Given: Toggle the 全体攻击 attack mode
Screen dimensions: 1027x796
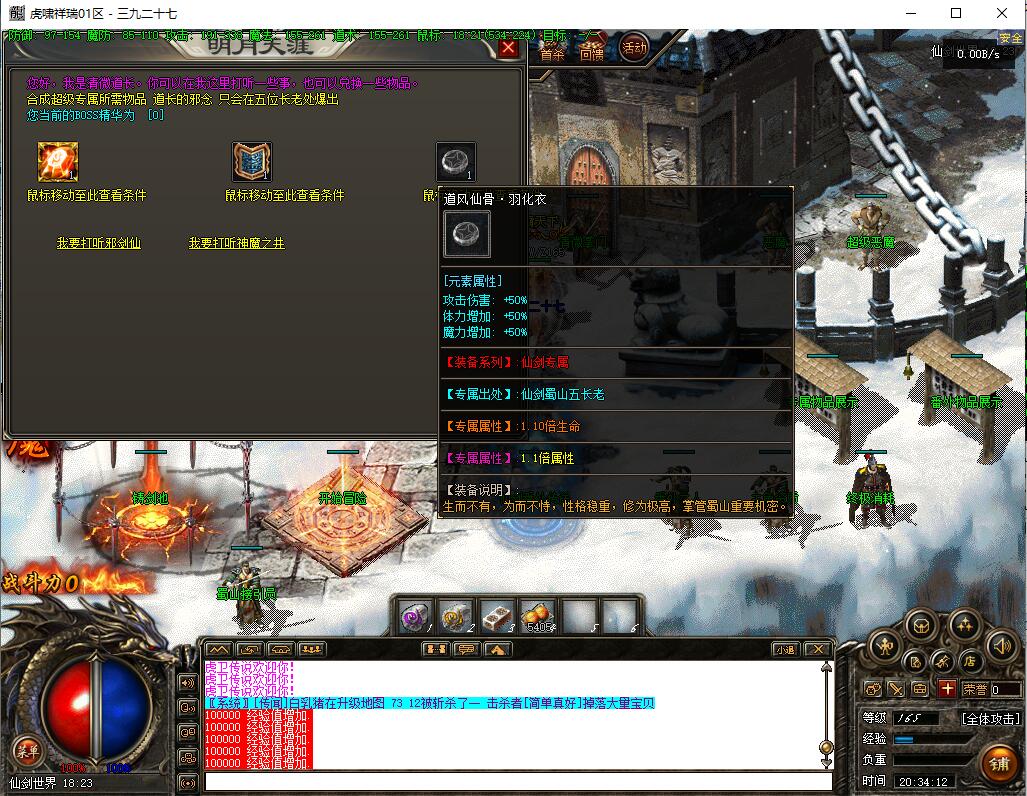Looking at the screenshot, I should click(x=990, y=718).
